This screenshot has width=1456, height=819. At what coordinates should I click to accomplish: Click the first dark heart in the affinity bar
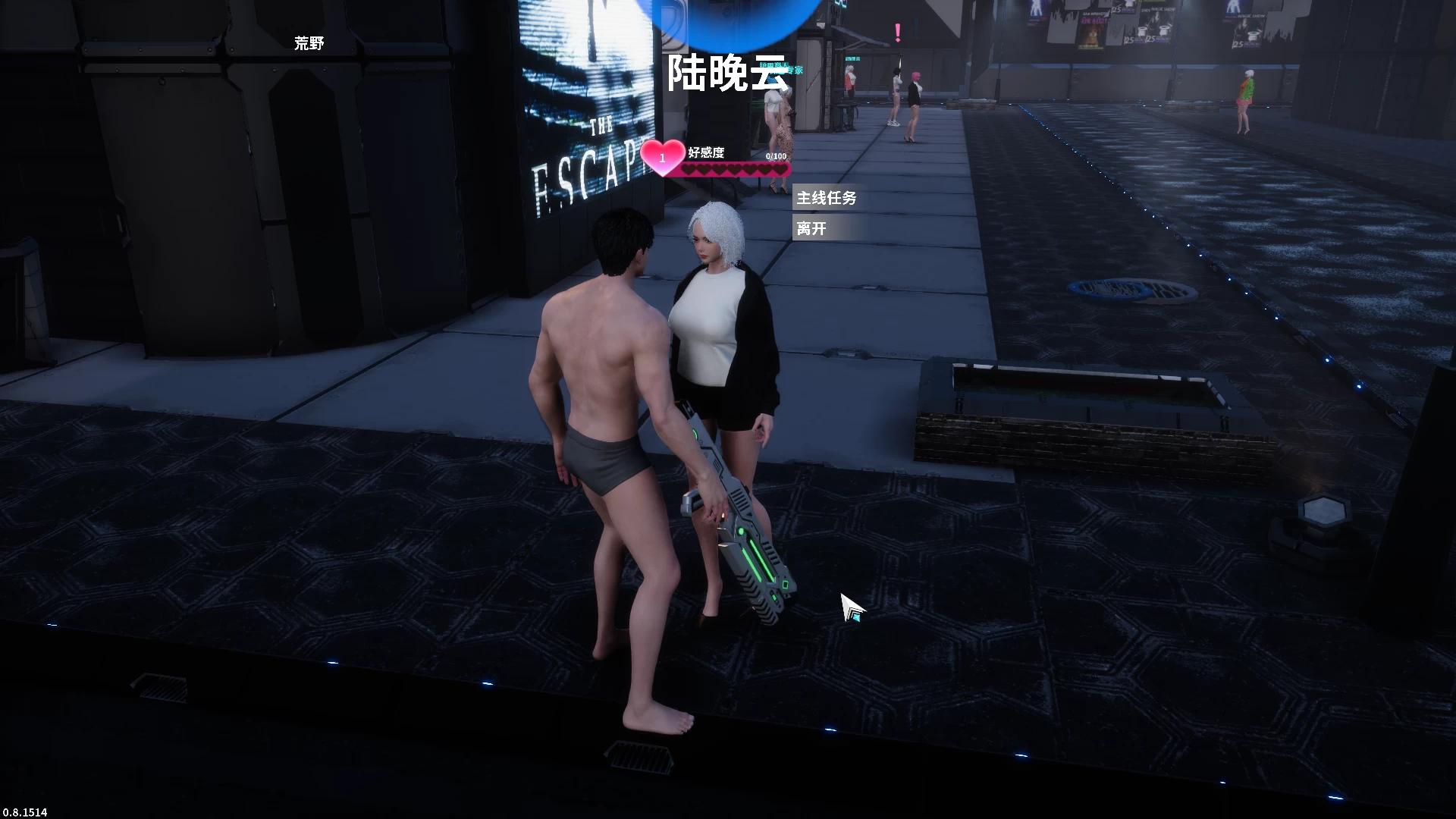pos(689,170)
